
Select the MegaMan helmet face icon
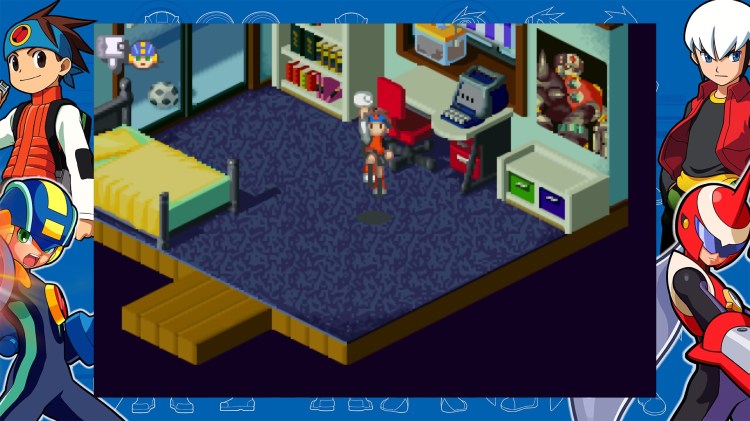(144, 54)
